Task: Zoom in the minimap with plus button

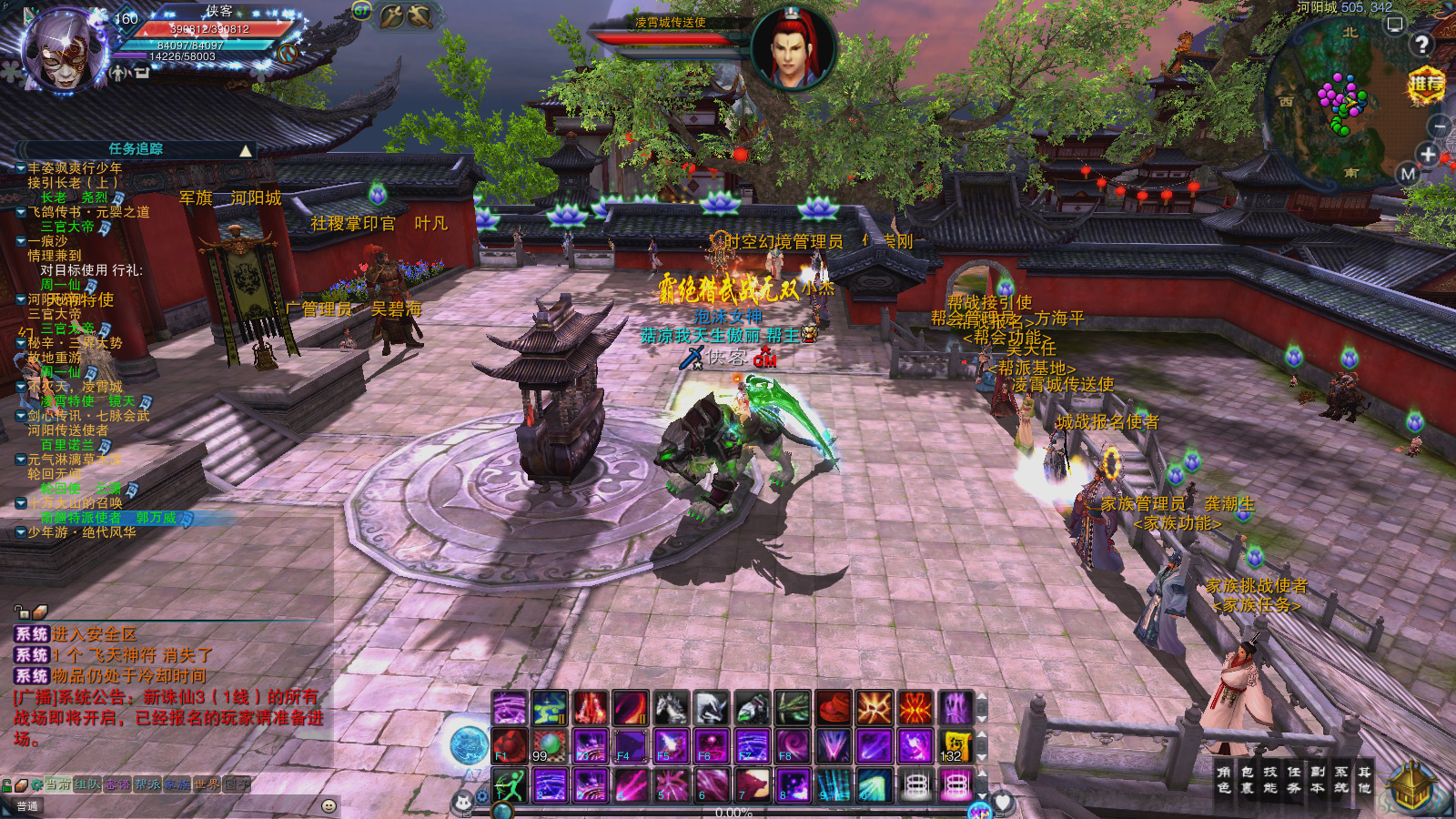Action: (x=1427, y=155)
